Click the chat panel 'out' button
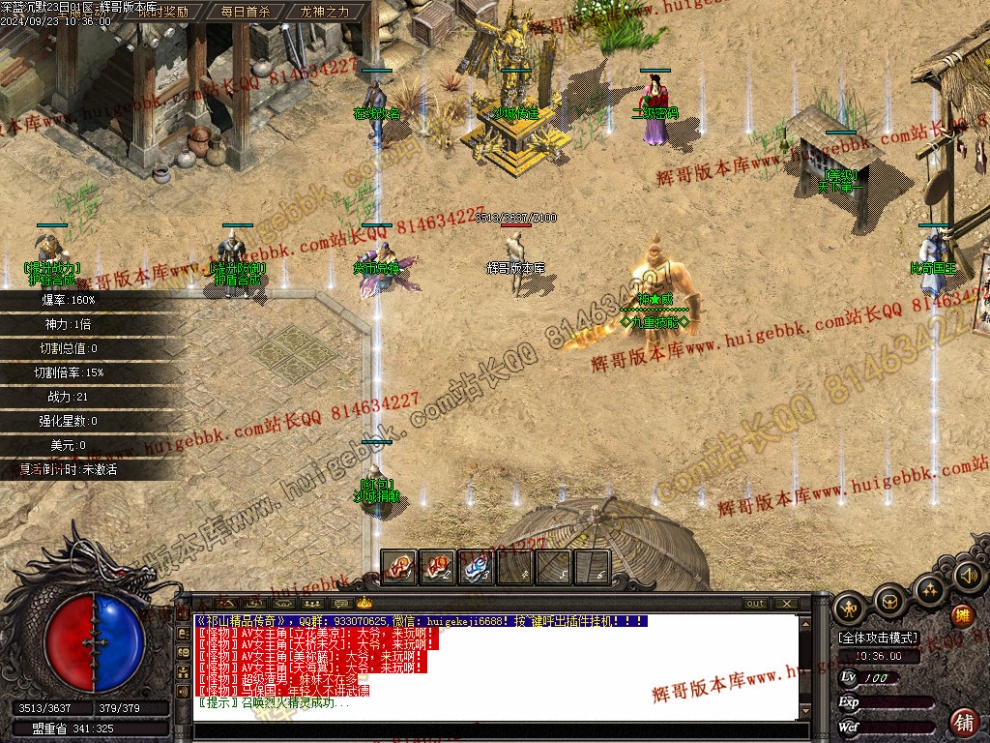The image size is (990, 743). 756,603
